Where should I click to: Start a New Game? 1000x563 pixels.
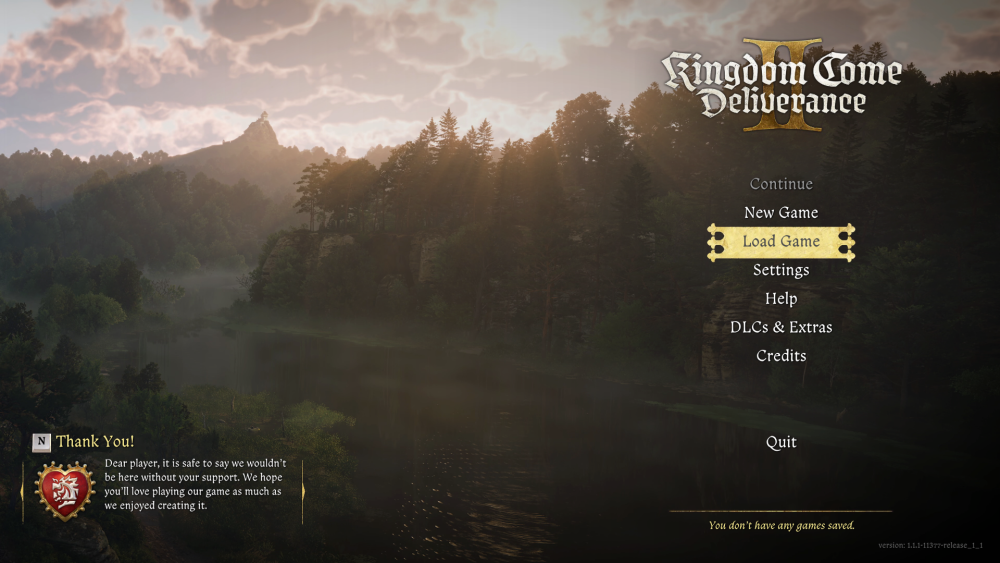click(x=781, y=213)
